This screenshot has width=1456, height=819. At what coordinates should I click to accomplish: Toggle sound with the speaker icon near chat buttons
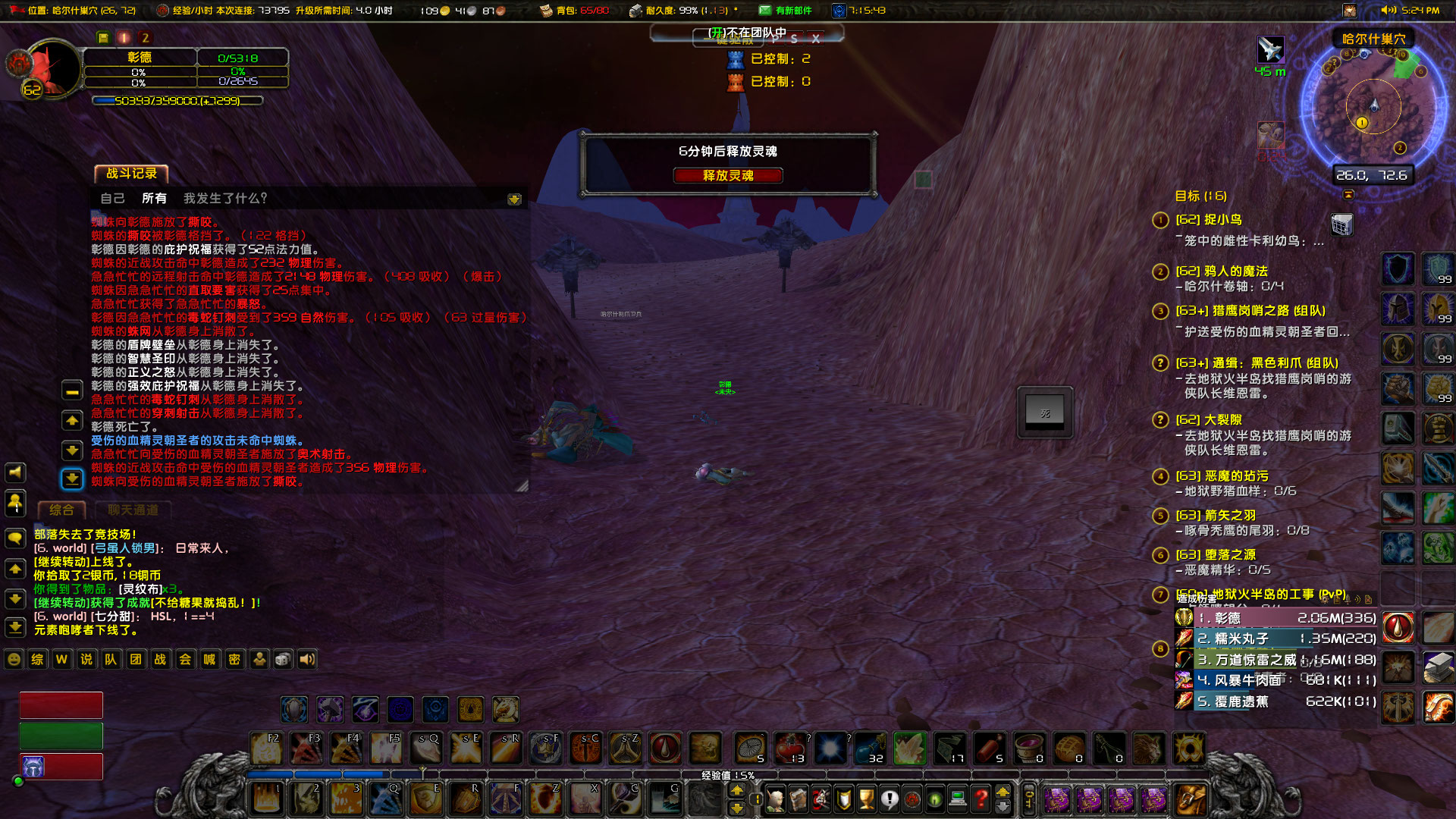(307, 660)
